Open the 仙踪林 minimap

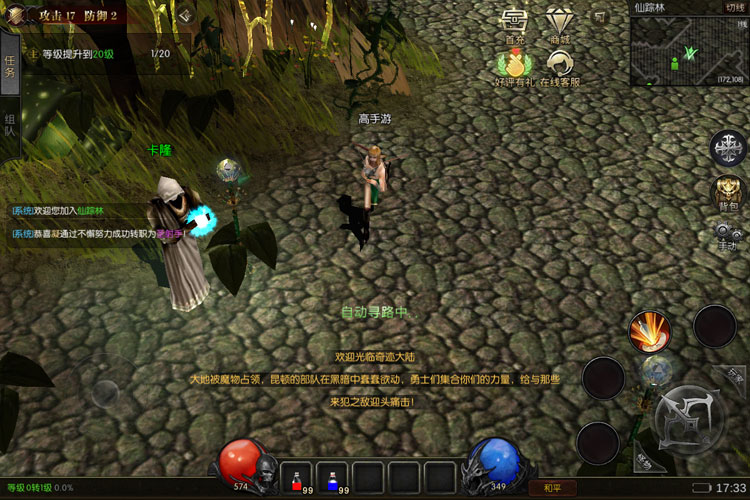(x=689, y=50)
